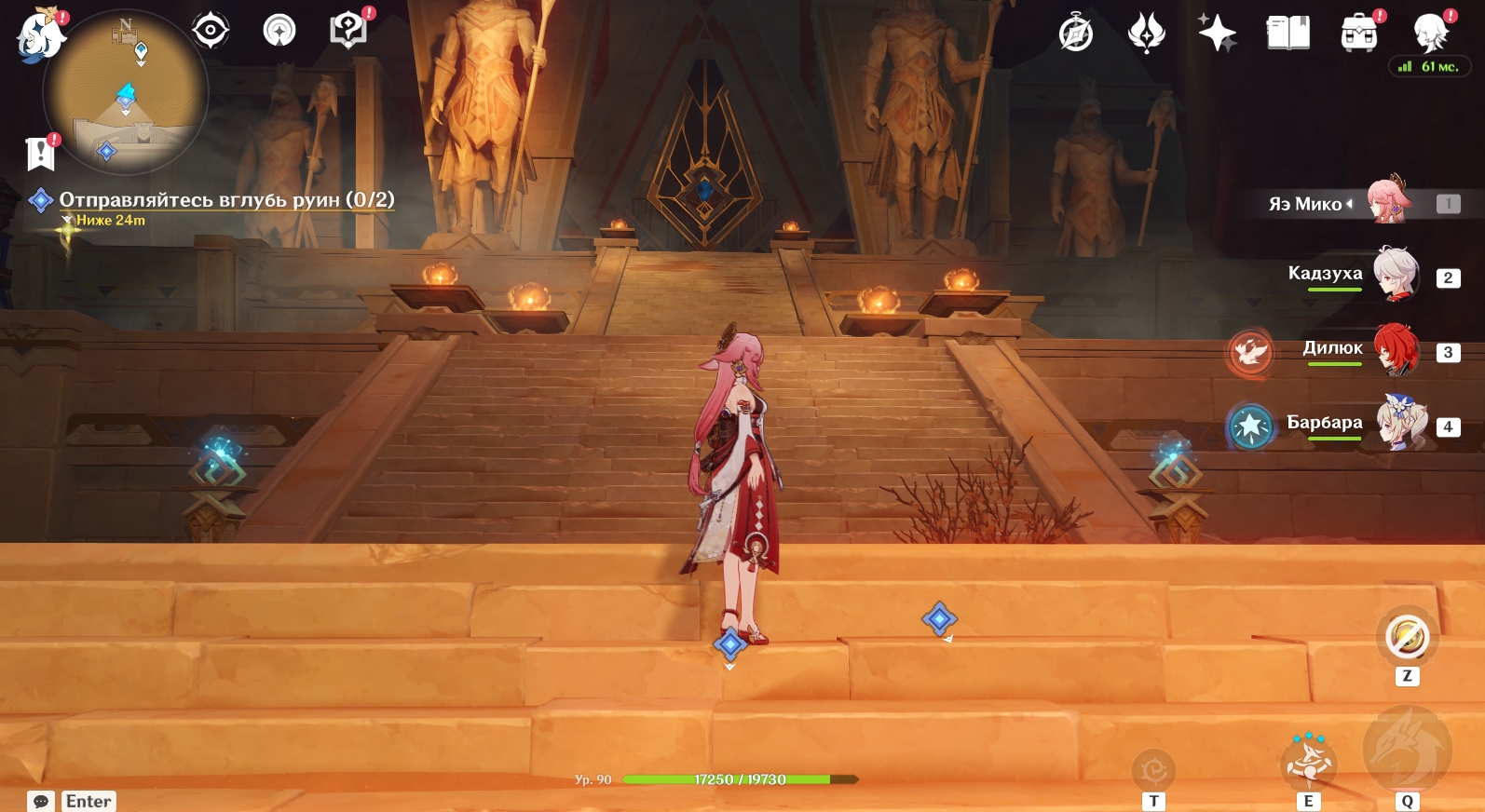
Task: Switch to party member Кадзуха
Action: [x=1396, y=275]
